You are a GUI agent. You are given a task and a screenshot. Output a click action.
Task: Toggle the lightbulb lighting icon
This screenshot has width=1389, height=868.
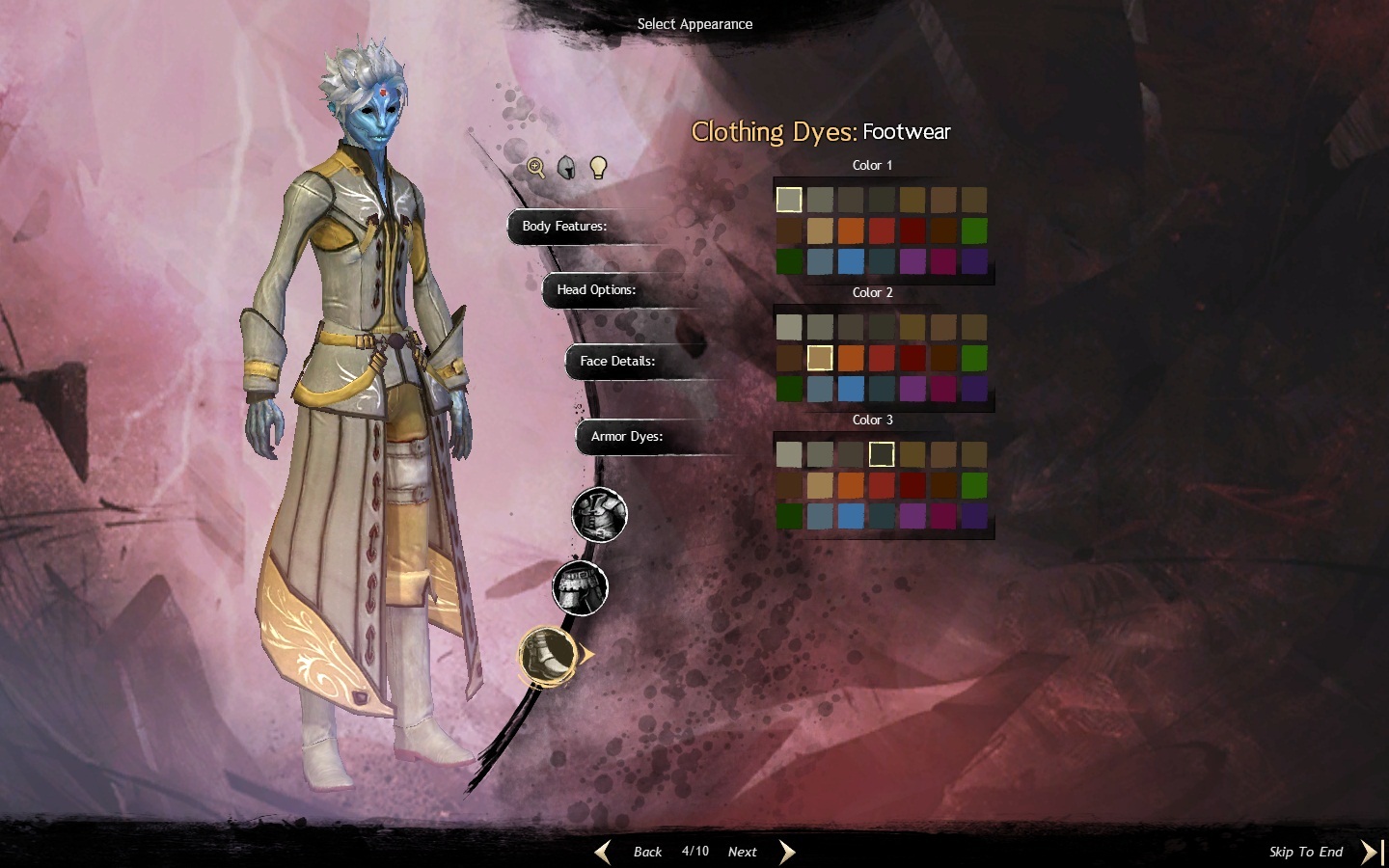(x=598, y=168)
